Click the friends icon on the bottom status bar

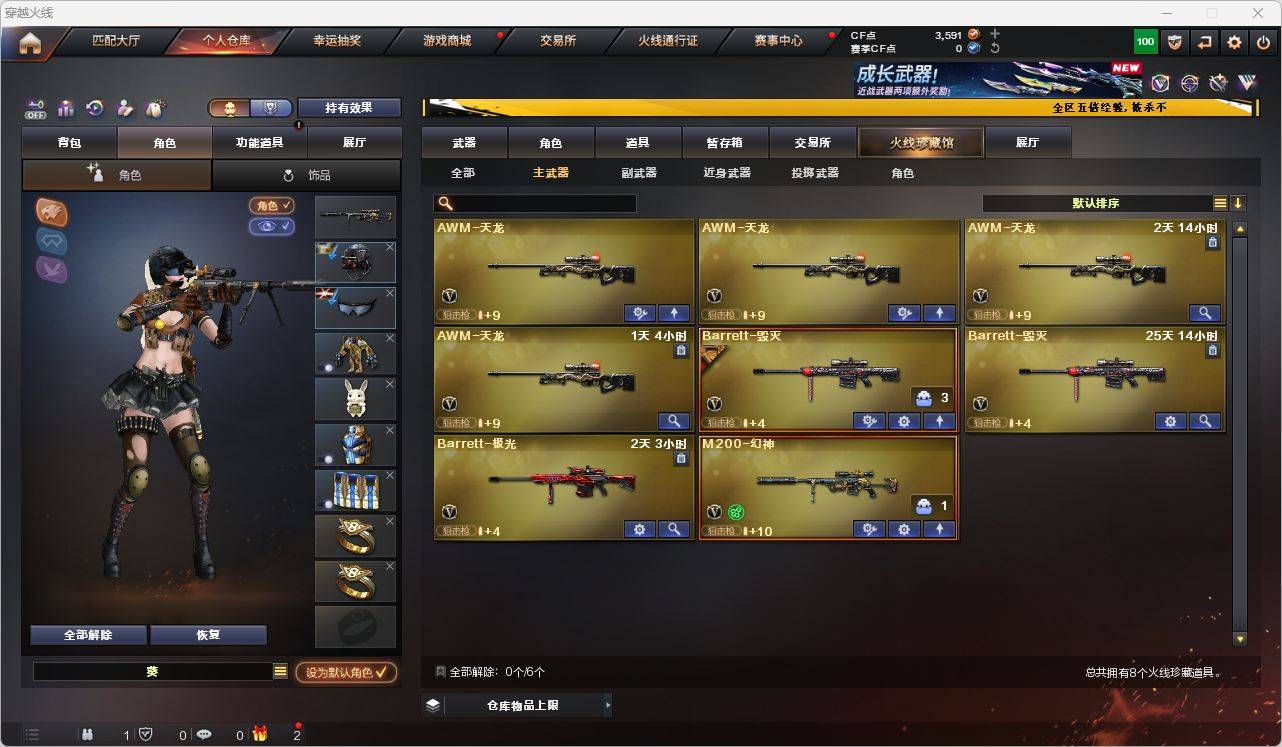pyautogui.click(x=89, y=734)
